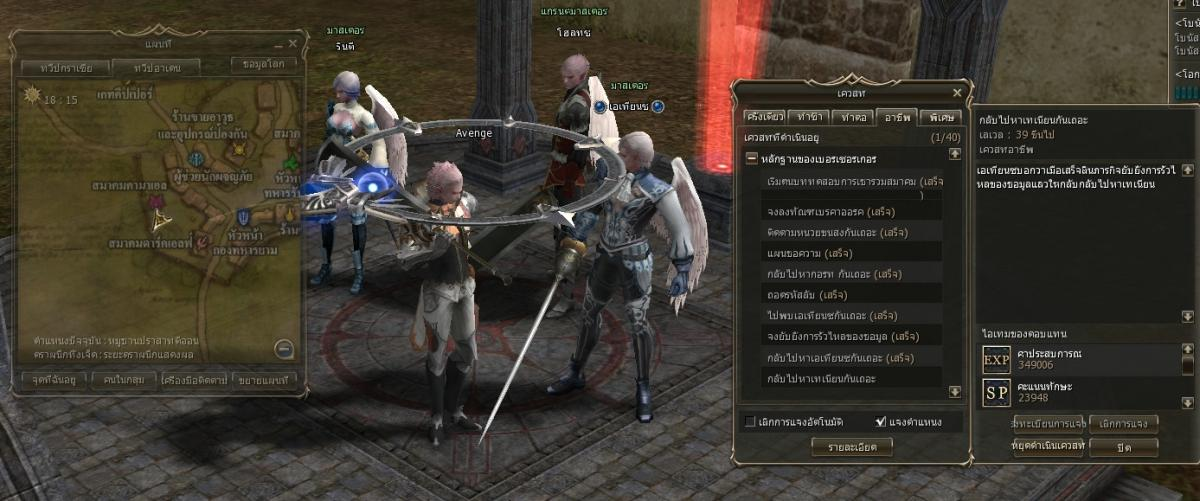This screenshot has height=501, width=1200.
Task: Select the ทำซ้ำ quest tab
Action: 810,117
